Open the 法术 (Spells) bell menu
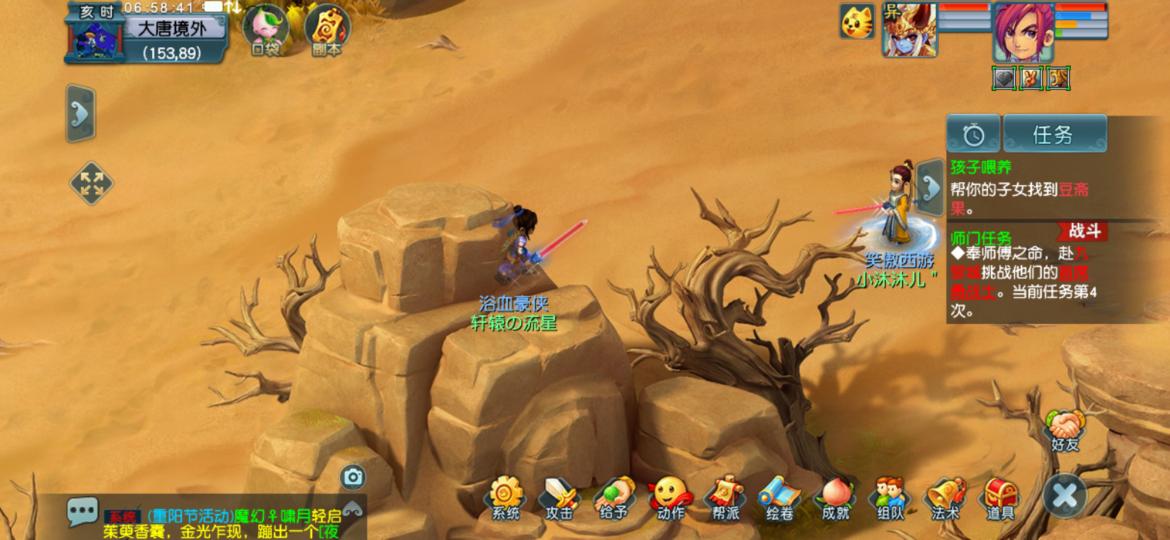The image size is (1170, 540). click(945, 497)
